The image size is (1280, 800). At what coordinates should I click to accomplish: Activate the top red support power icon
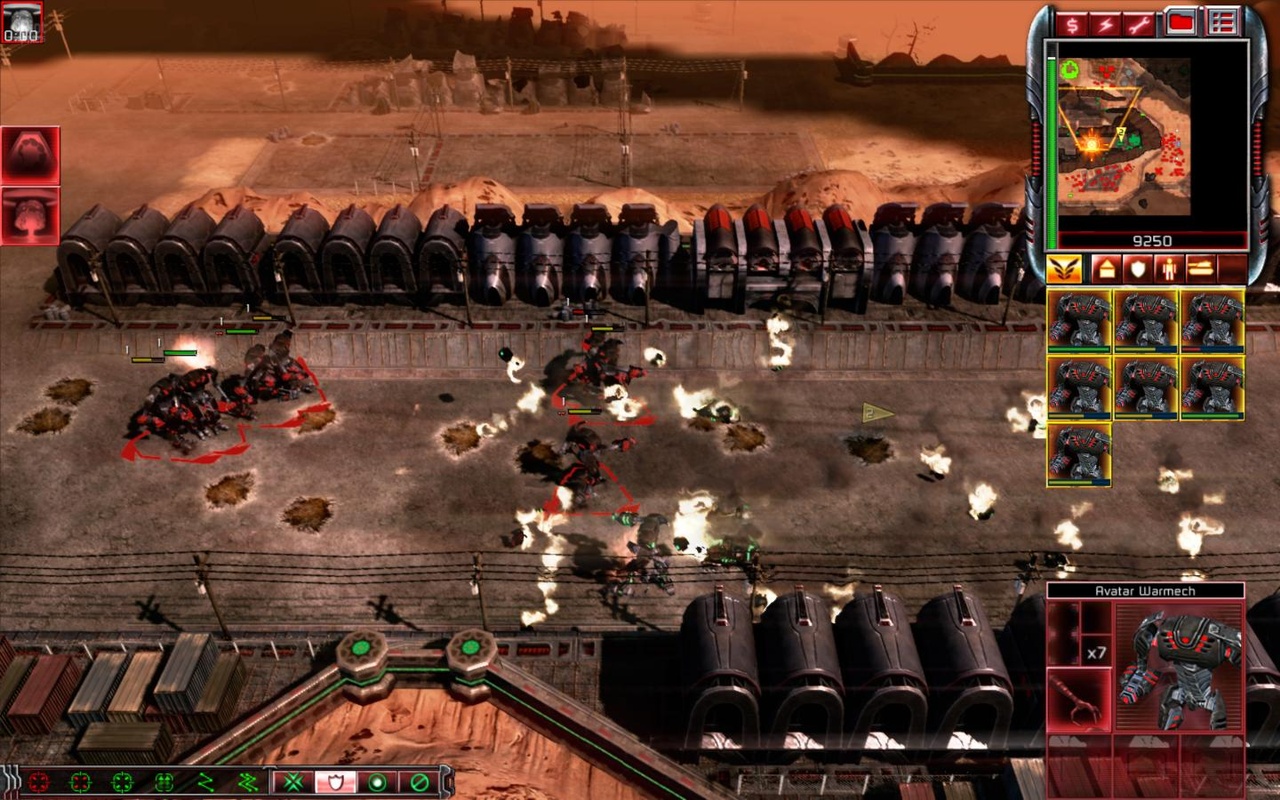click(30, 155)
